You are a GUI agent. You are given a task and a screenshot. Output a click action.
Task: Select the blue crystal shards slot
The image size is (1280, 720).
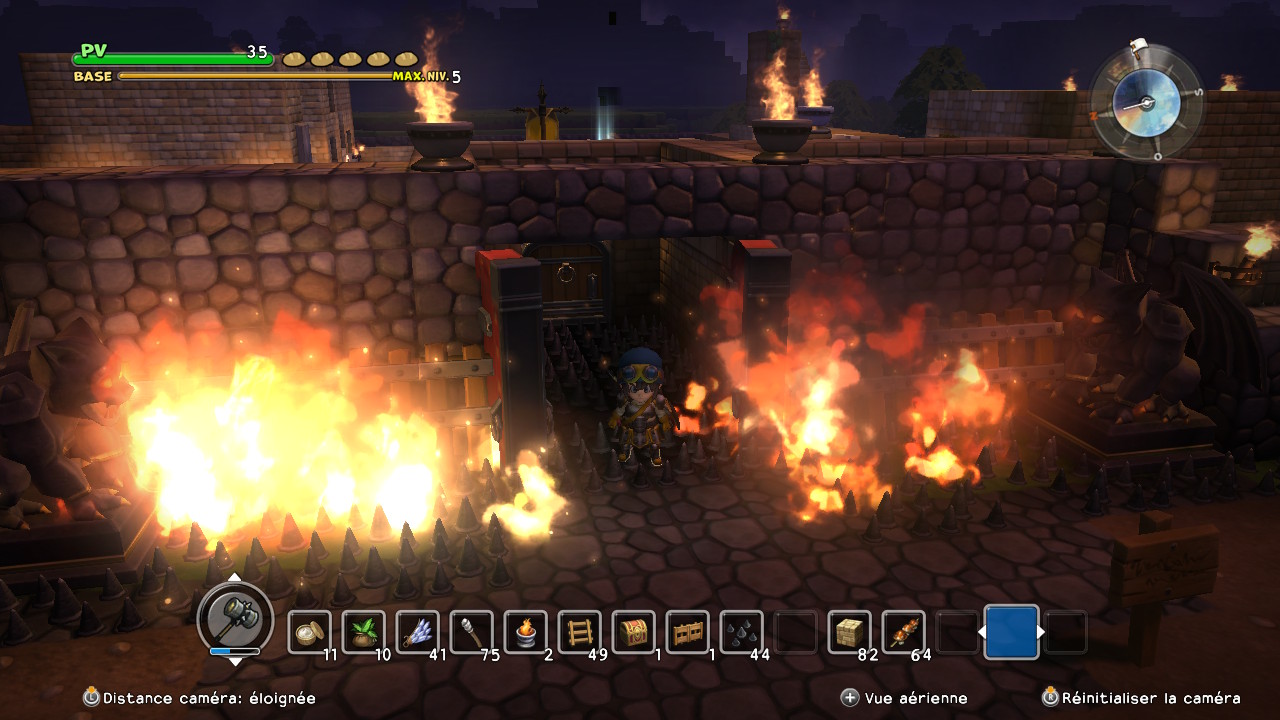point(418,632)
